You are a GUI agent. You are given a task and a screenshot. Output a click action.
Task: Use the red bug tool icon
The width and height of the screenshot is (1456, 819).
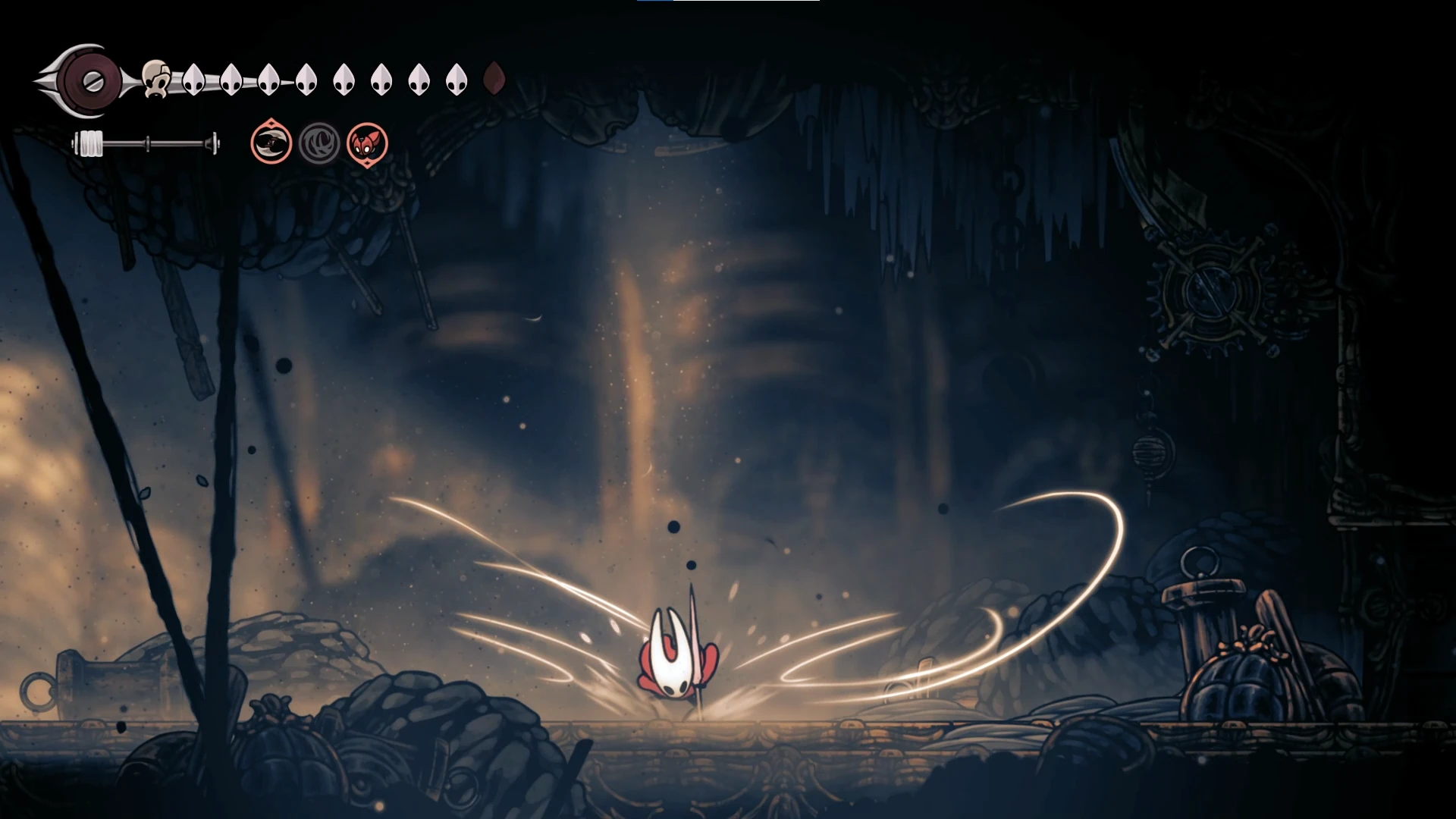click(x=368, y=143)
